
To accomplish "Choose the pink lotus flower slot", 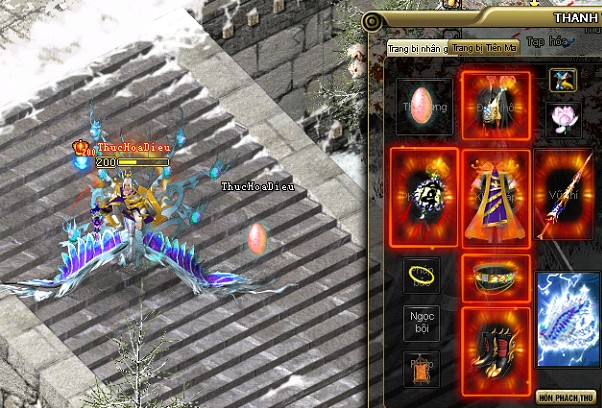I will pyautogui.click(x=566, y=116).
